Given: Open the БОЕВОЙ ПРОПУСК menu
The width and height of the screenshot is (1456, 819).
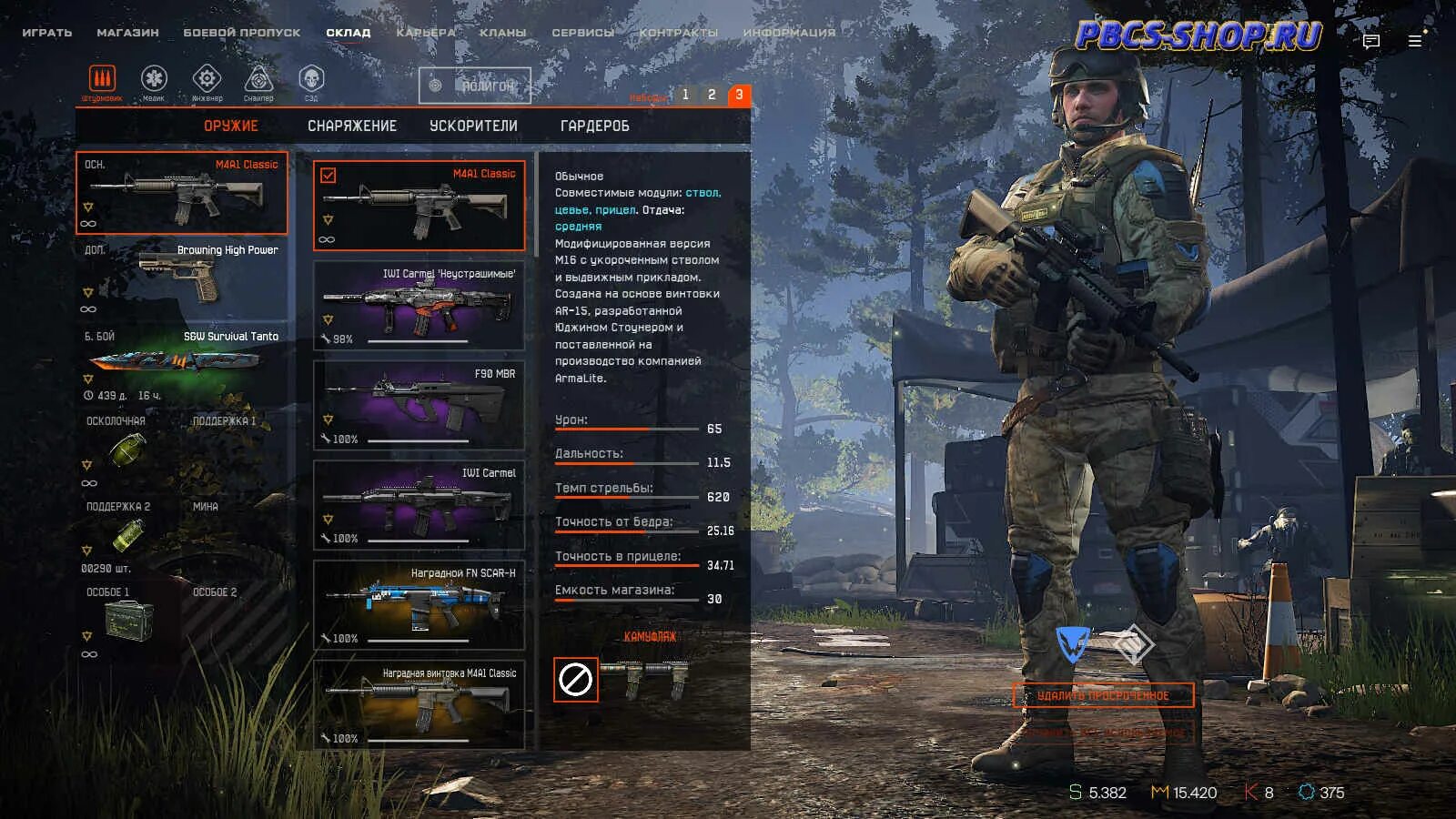Looking at the screenshot, I should coord(241,33).
